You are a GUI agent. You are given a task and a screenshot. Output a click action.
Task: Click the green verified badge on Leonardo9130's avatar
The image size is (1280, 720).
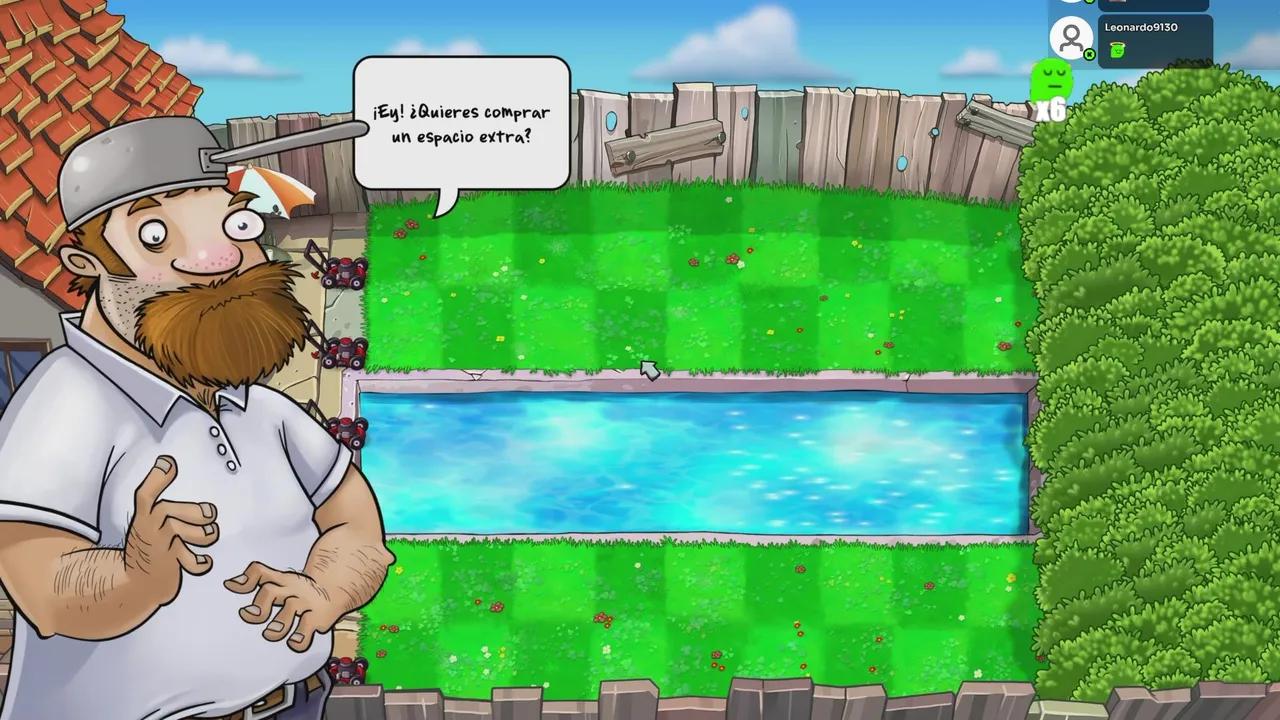(x=1088, y=54)
